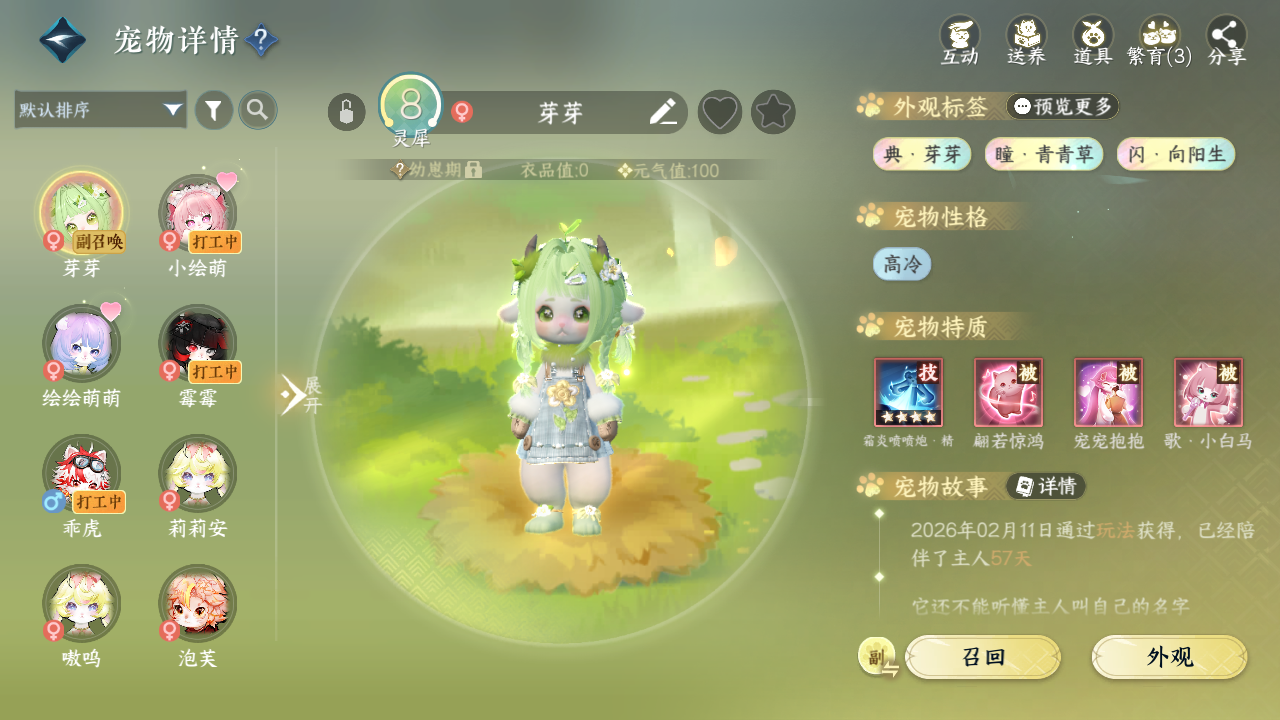The height and width of the screenshot is (720, 1280).
Task: Open the 繁育 breeding menu
Action: (1160, 40)
